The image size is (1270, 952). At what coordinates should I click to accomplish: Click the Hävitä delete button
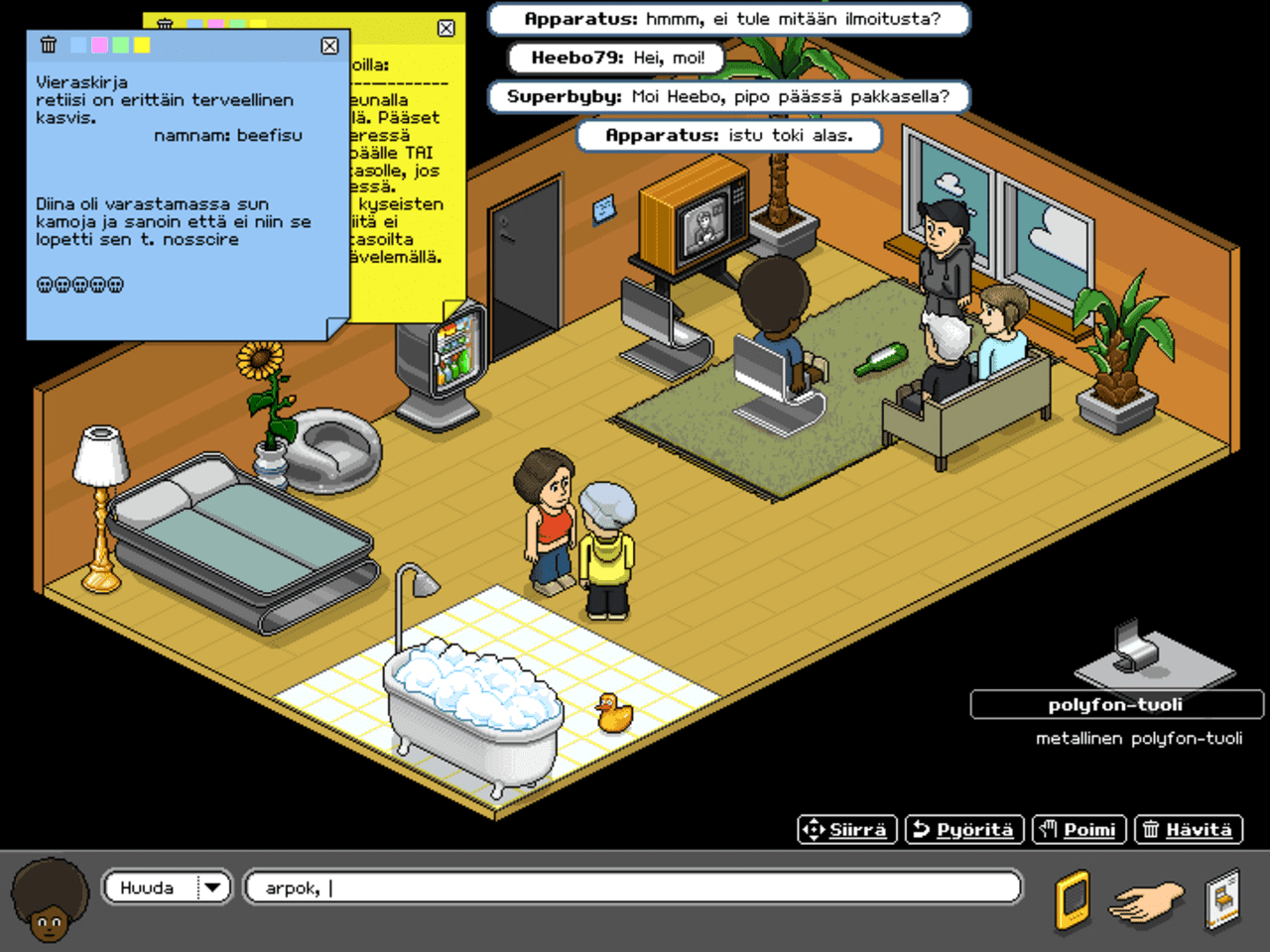1188,830
